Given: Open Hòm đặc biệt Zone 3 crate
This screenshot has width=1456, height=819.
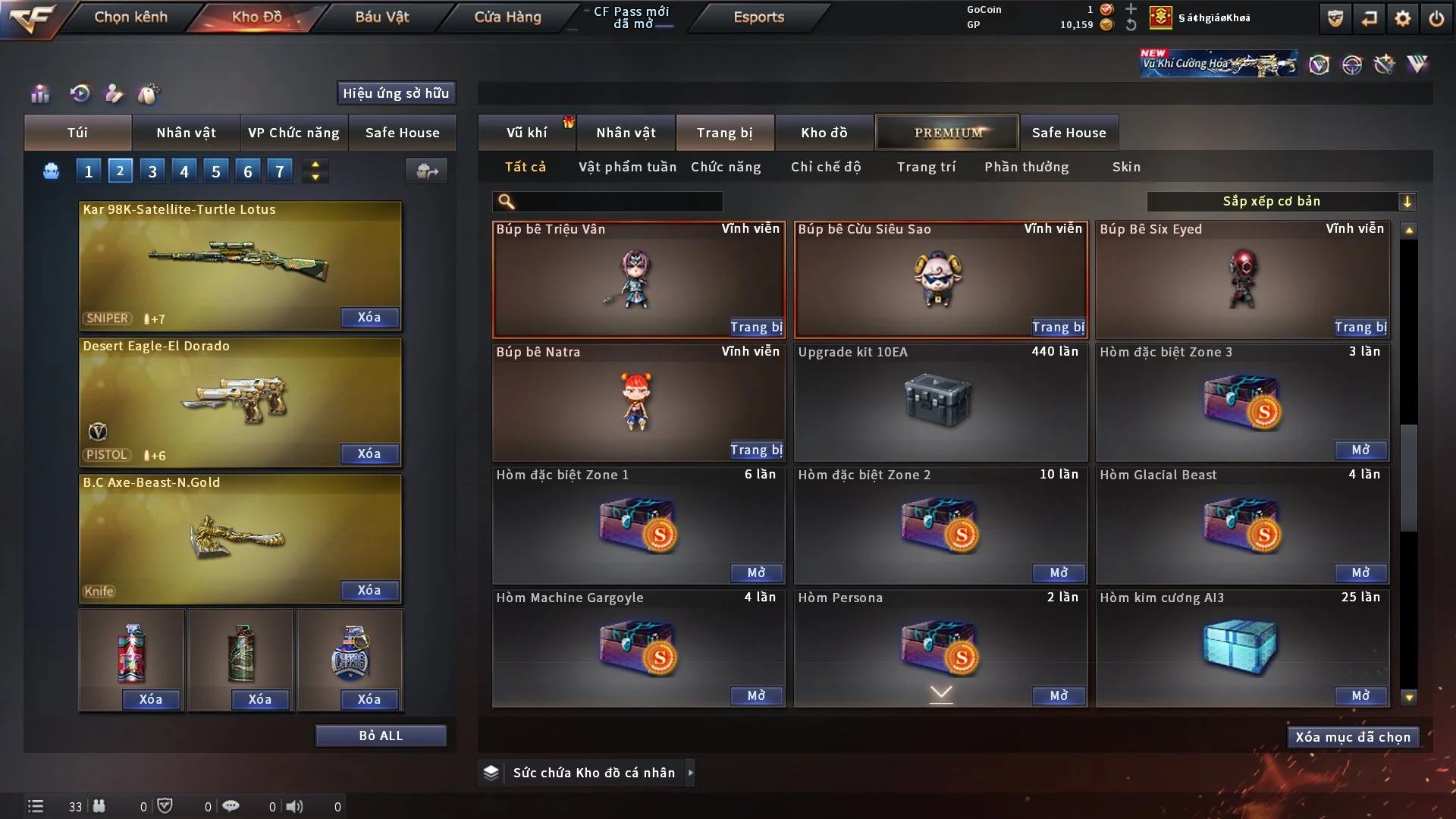Looking at the screenshot, I should 1360,450.
